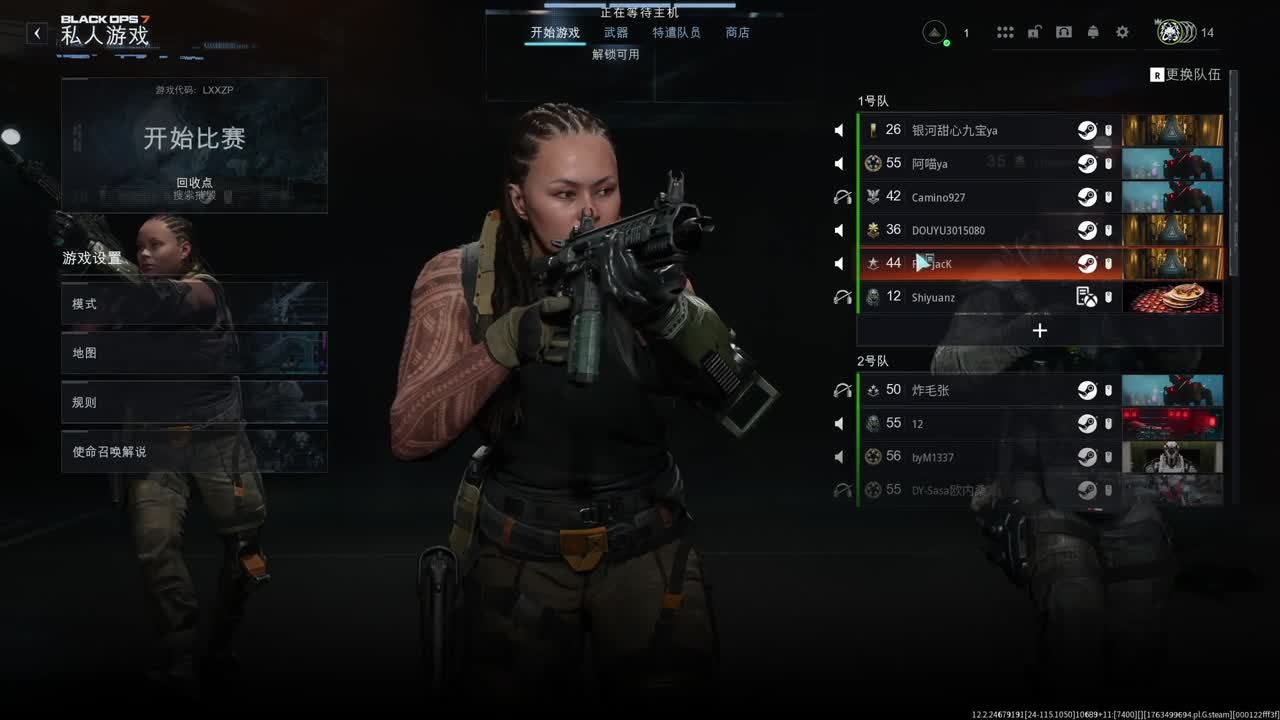The width and height of the screenshot is (1280, 720).
Task: Open the 规则 rules setting
Action: pyautogui.click(x=194, y=402)
